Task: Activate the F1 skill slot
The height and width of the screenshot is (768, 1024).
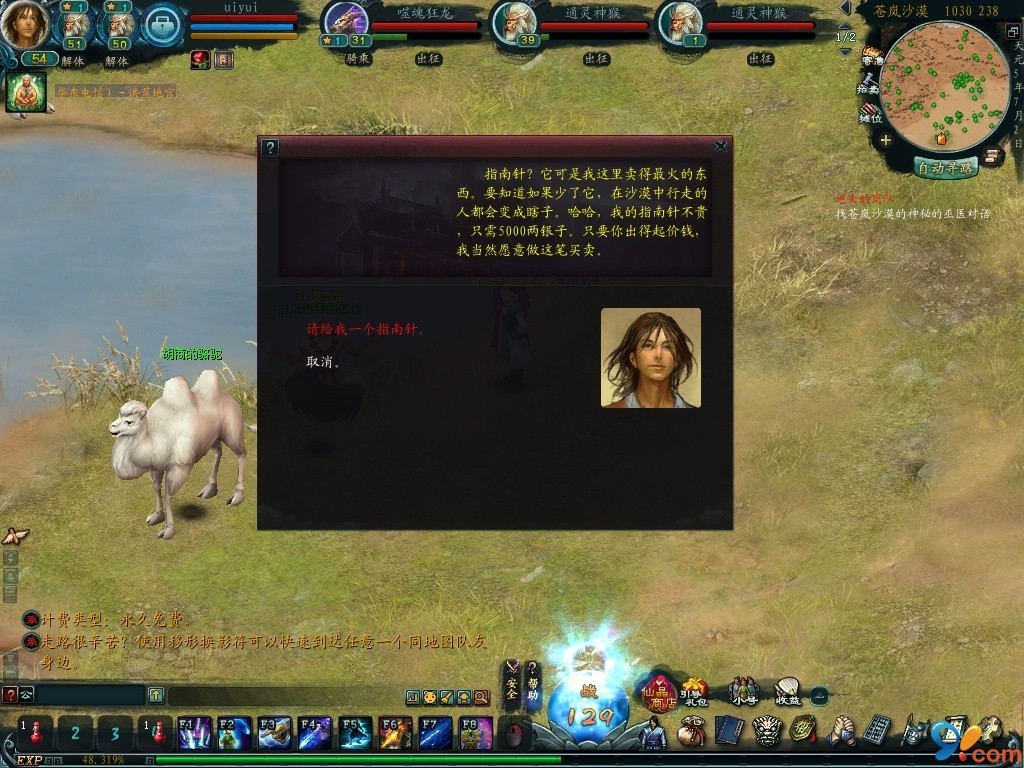Action: click(x=193, y=733)
